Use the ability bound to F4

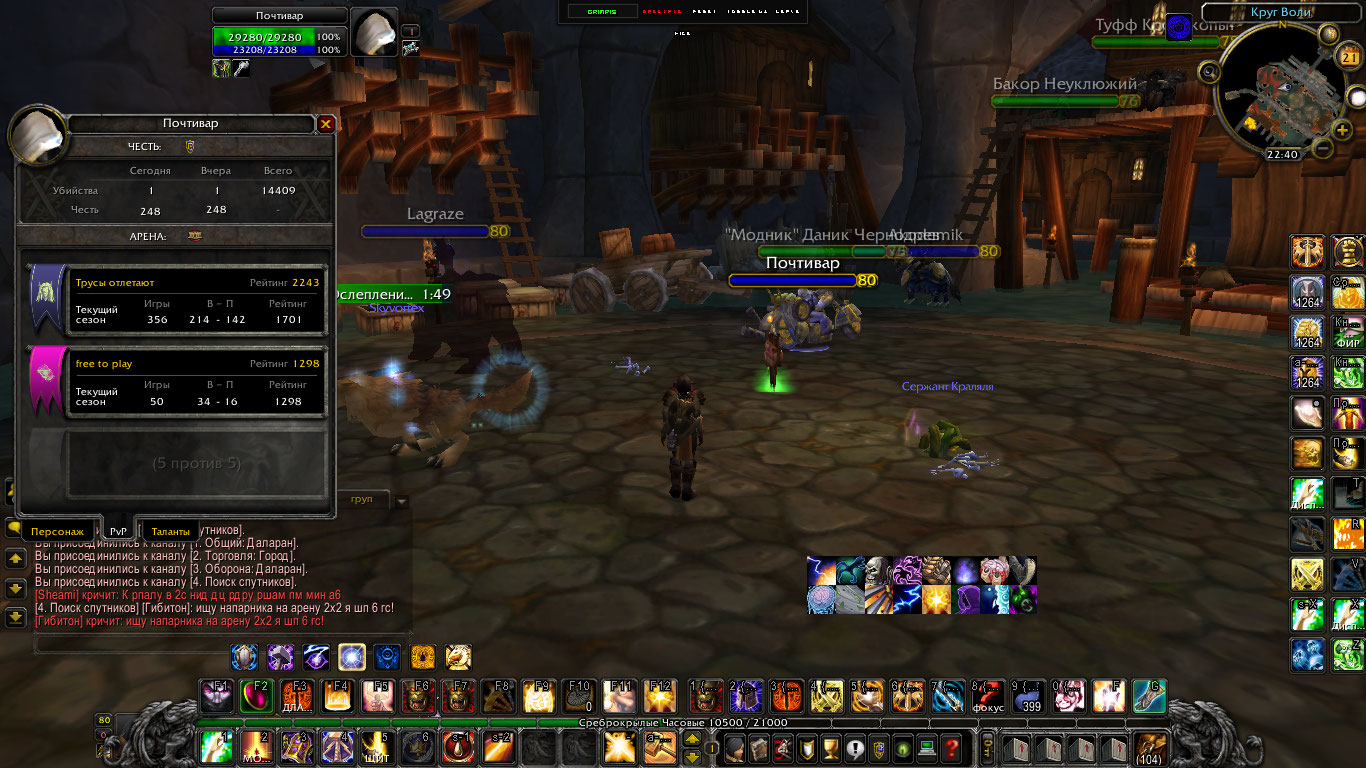coord(337,695)
